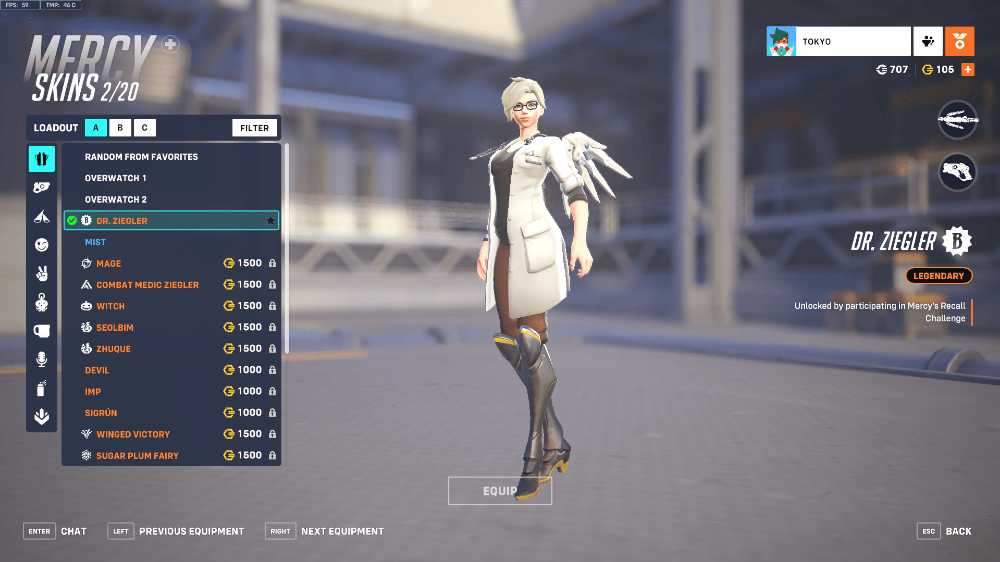This screenshot has height=562, width=1000.
Task: Select the Winged Victory skin
Action: [133, 434]
